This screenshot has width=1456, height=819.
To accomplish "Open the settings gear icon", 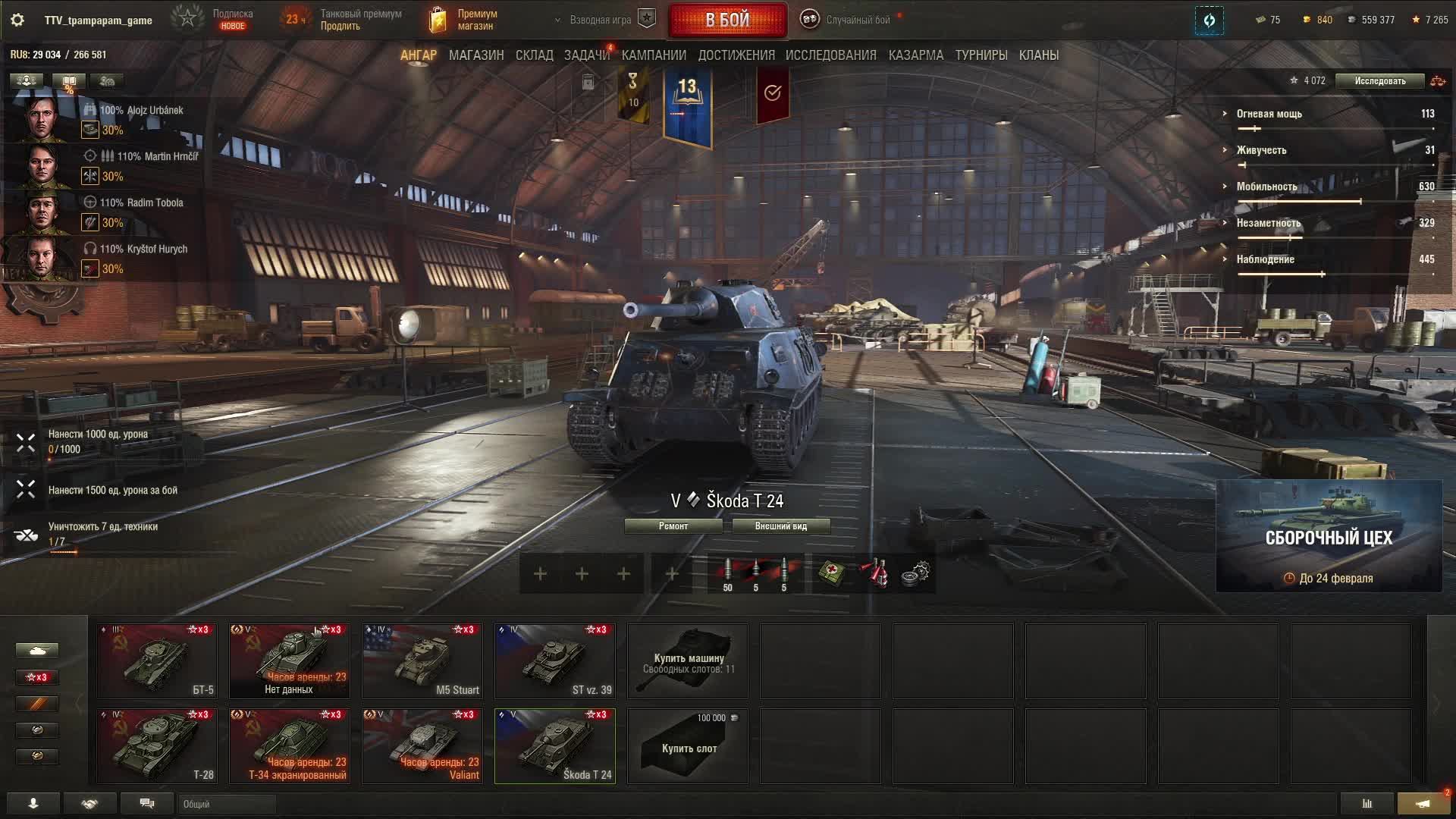I will 17,20.
